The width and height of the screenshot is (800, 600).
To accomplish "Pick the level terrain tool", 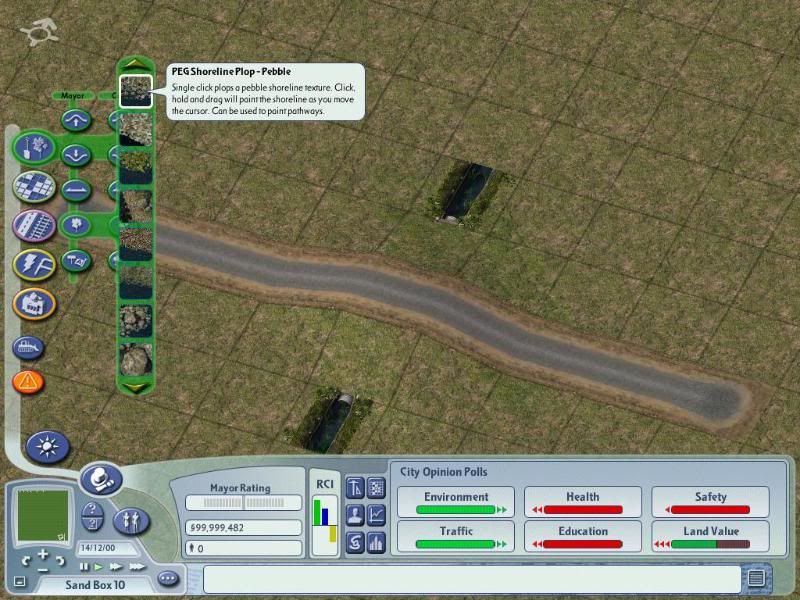I will [76, 188].
